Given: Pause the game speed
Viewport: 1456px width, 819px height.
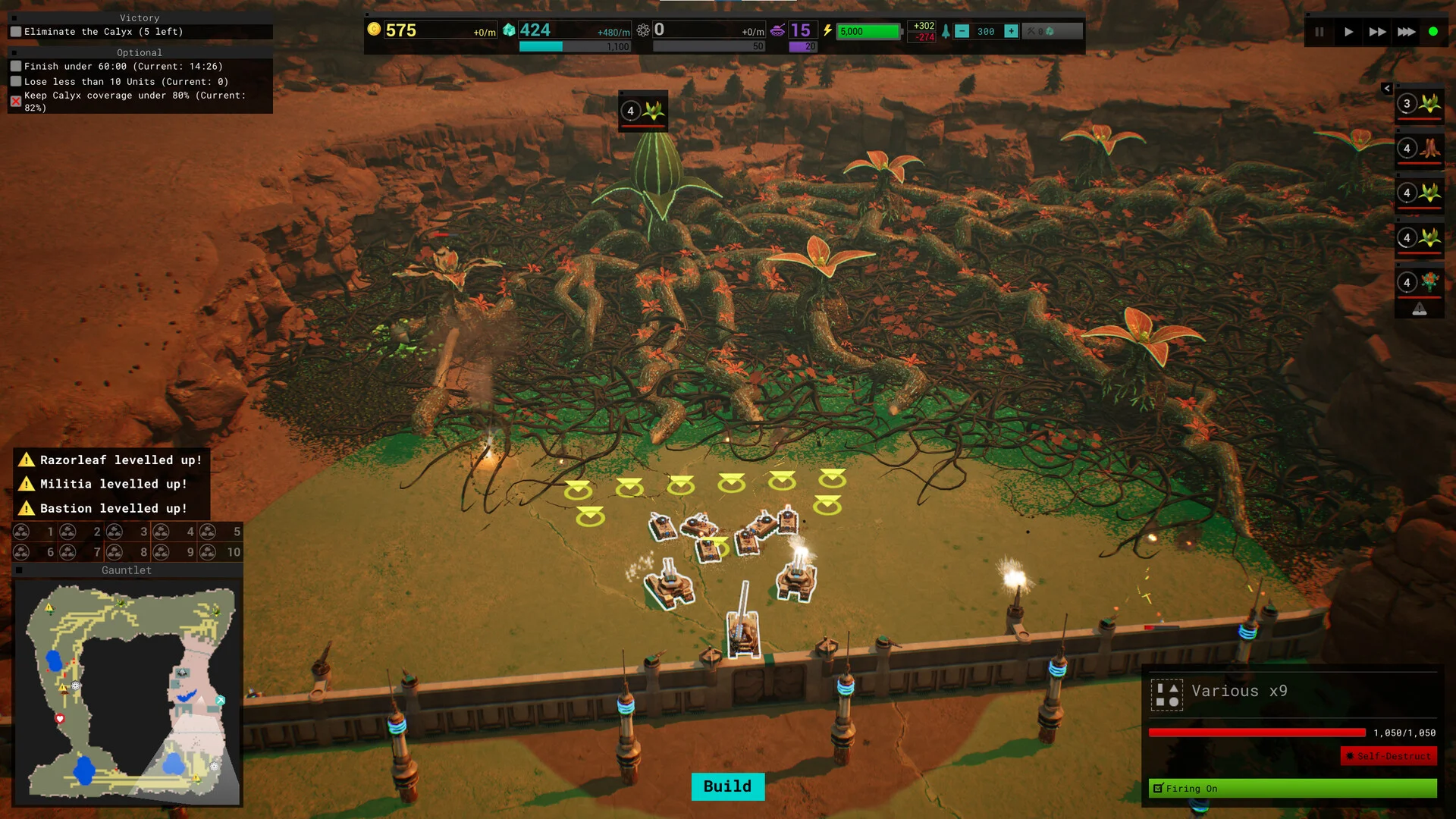Looking at the screenshot, I should pyautogui.click(x=1319, y=32).
